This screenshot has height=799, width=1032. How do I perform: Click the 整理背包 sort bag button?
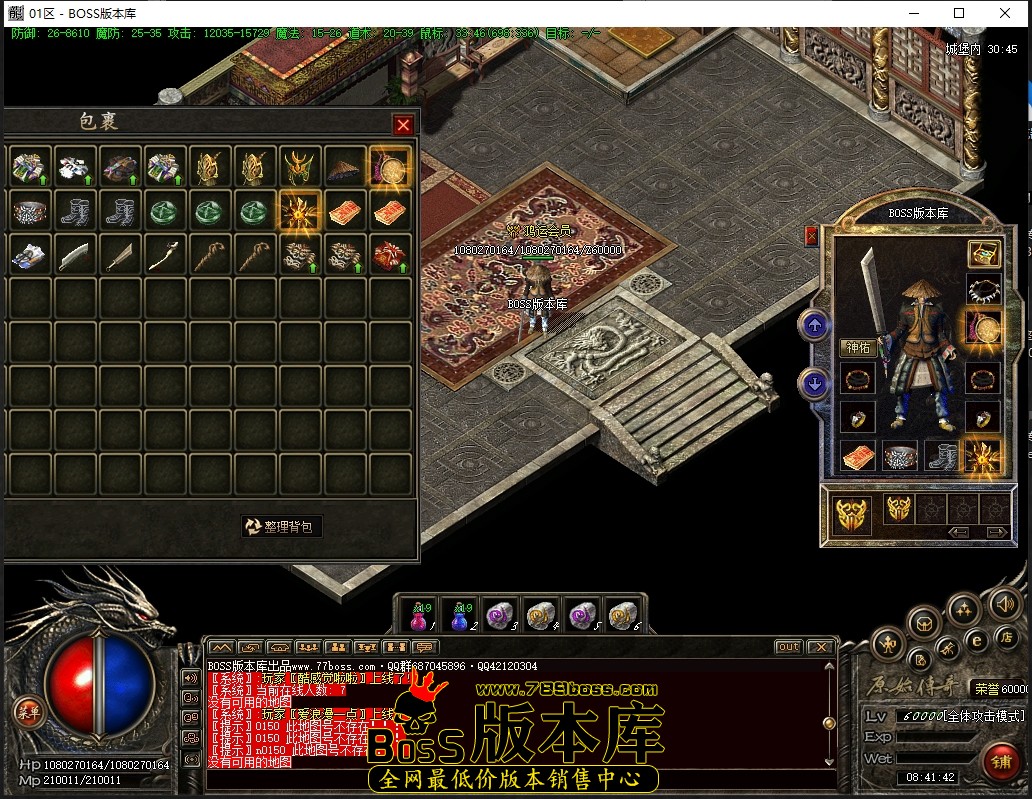[x=282, y=526]
